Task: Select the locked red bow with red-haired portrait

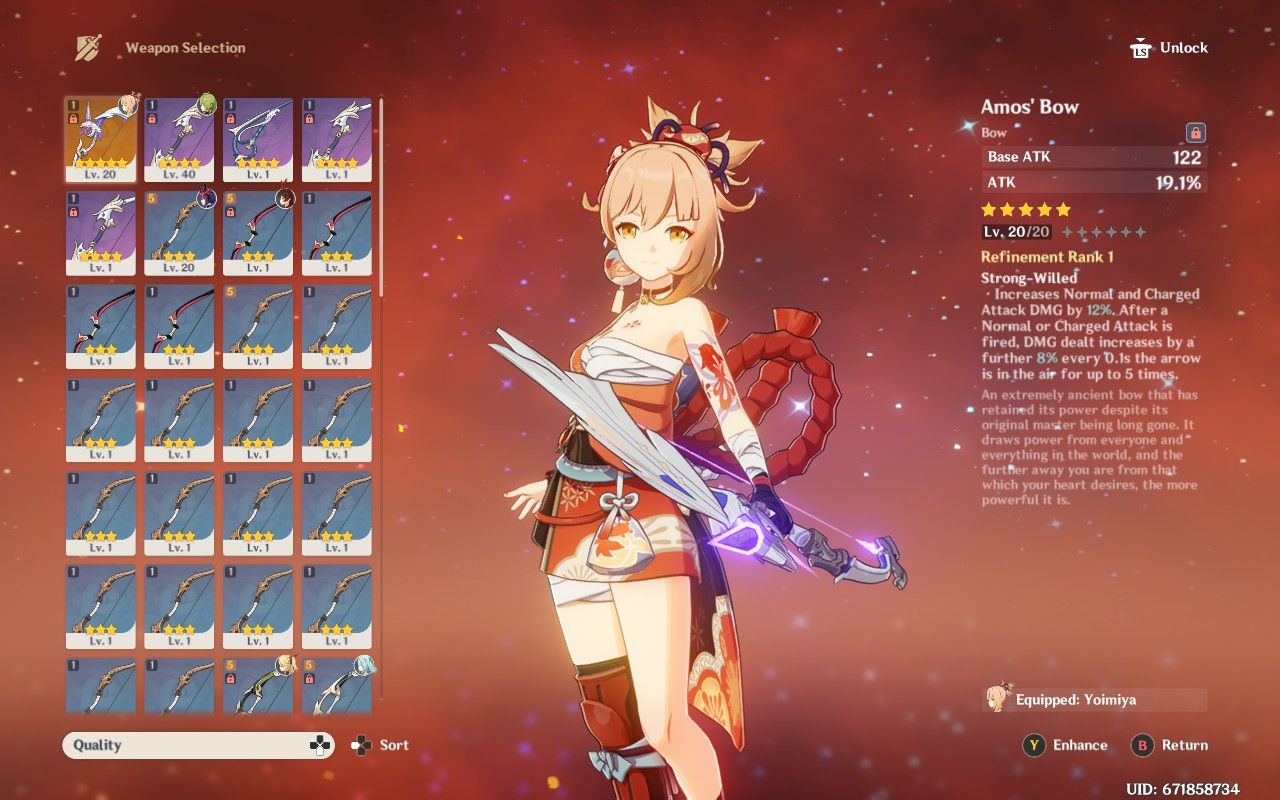Action: 258,233
